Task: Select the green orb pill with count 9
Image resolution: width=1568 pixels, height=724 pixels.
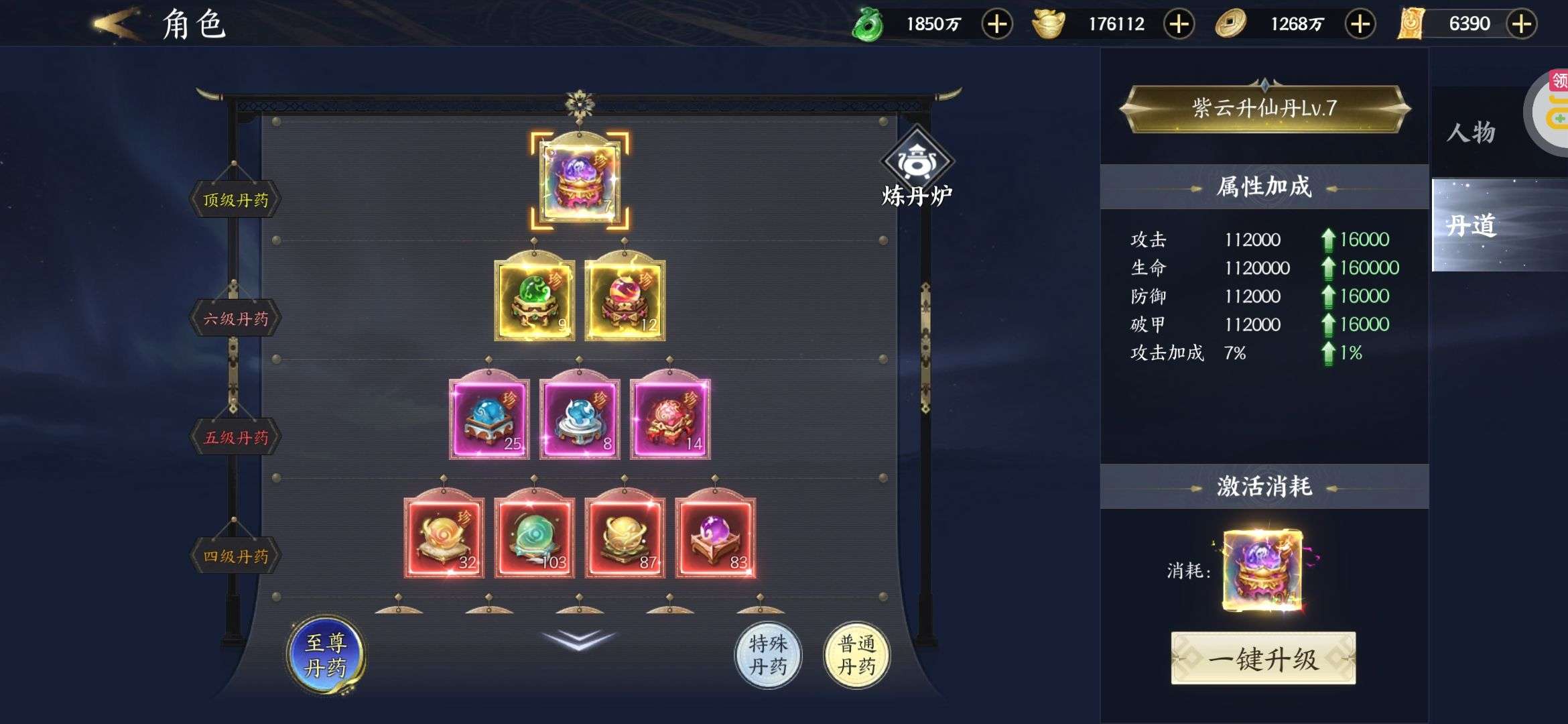Action: [534, 300]
